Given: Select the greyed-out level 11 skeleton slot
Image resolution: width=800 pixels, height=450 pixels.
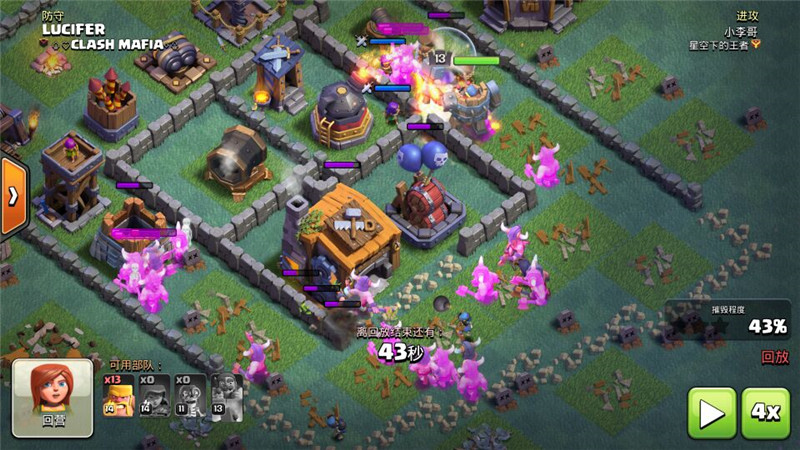Looking at the screenshot, I should click(x=190, y=396).
